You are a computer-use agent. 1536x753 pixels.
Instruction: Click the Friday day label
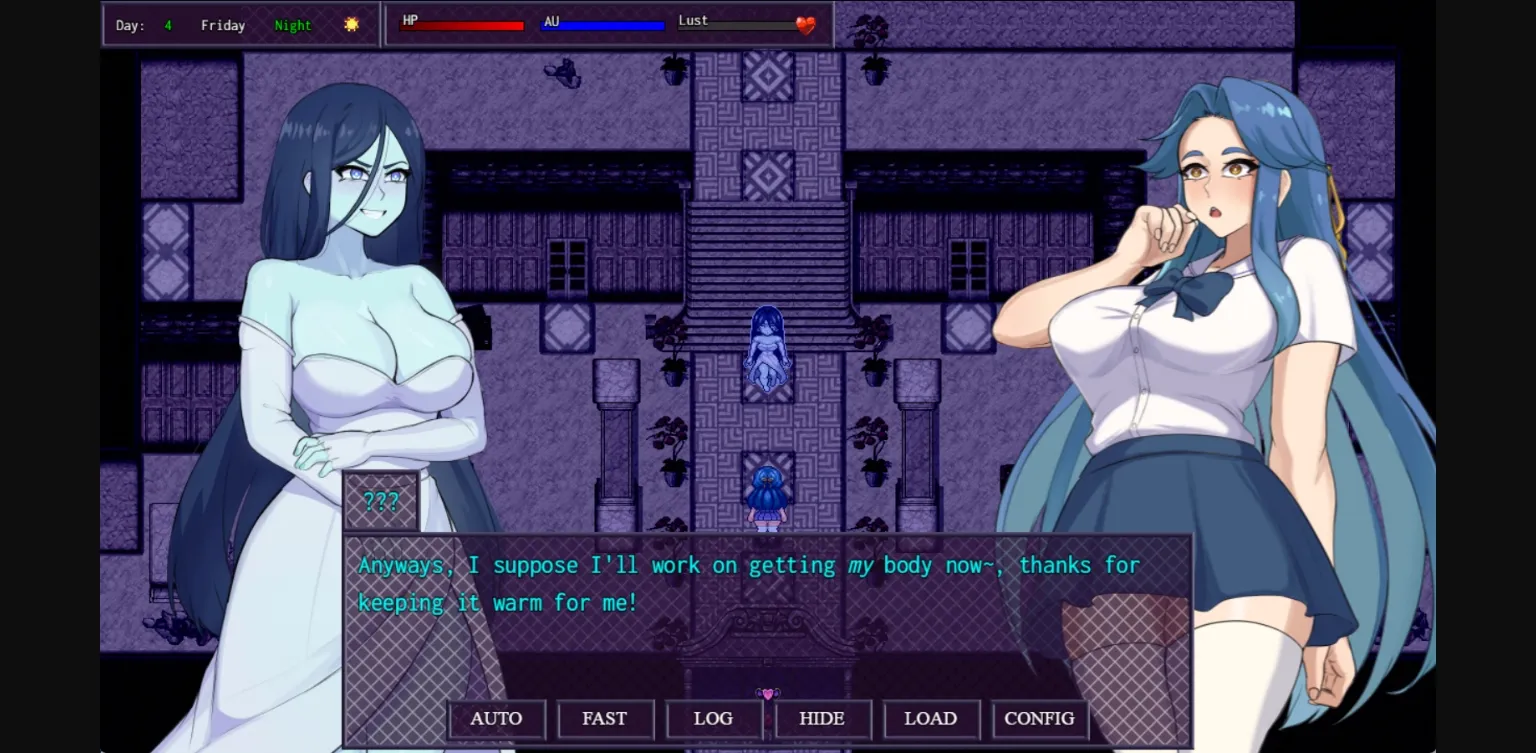tap(222, 25)
